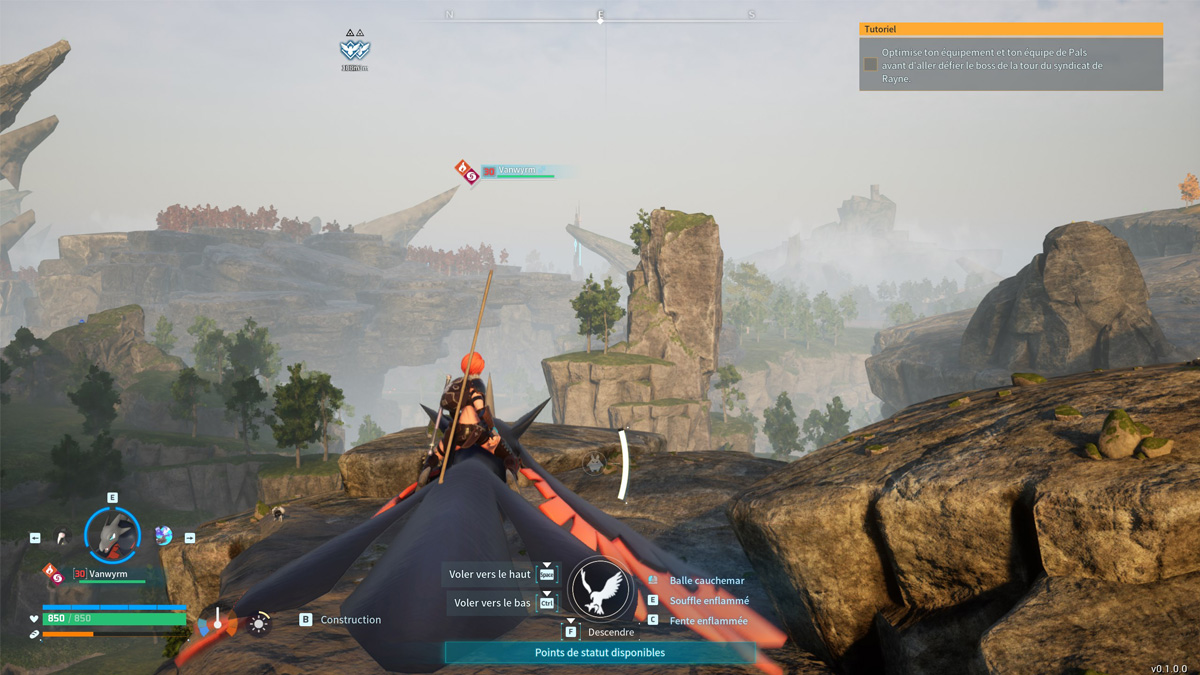Use the Balle cauchemar skill

tap(706, 581)
